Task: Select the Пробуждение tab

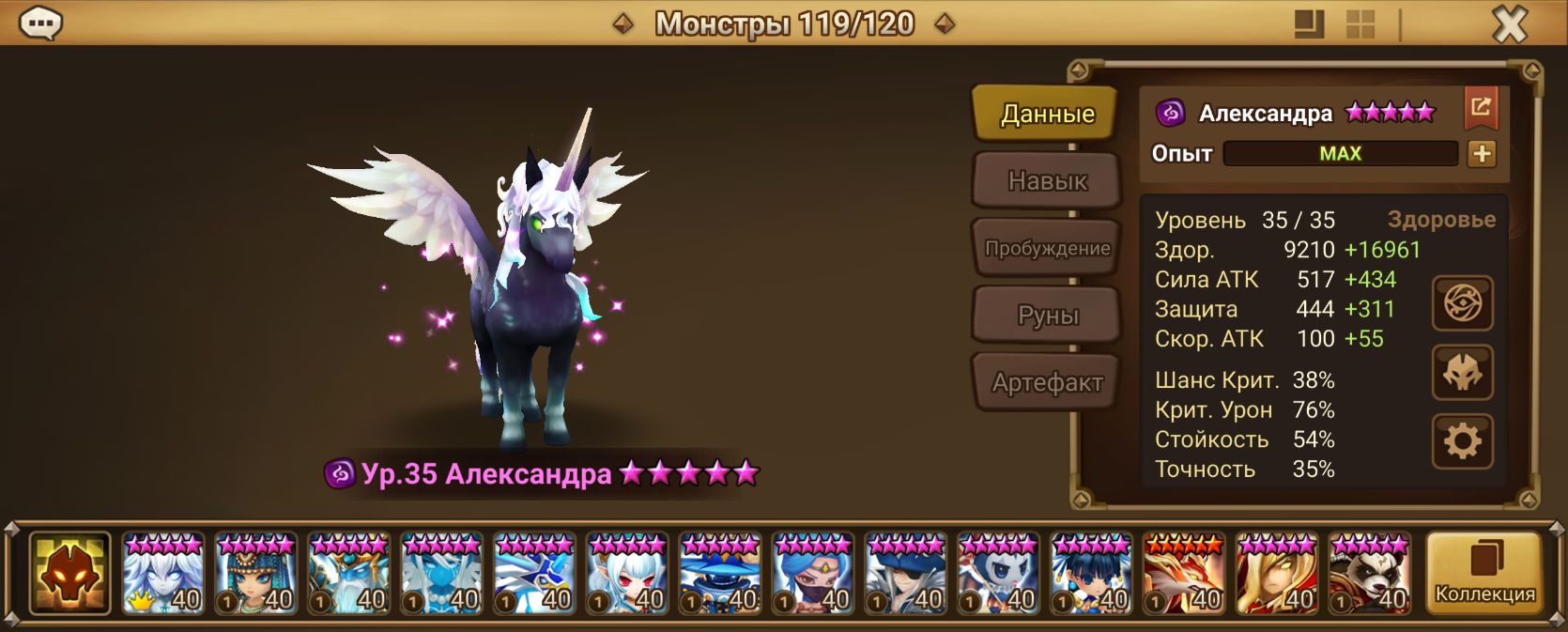Action: (x=1047, y=248)
